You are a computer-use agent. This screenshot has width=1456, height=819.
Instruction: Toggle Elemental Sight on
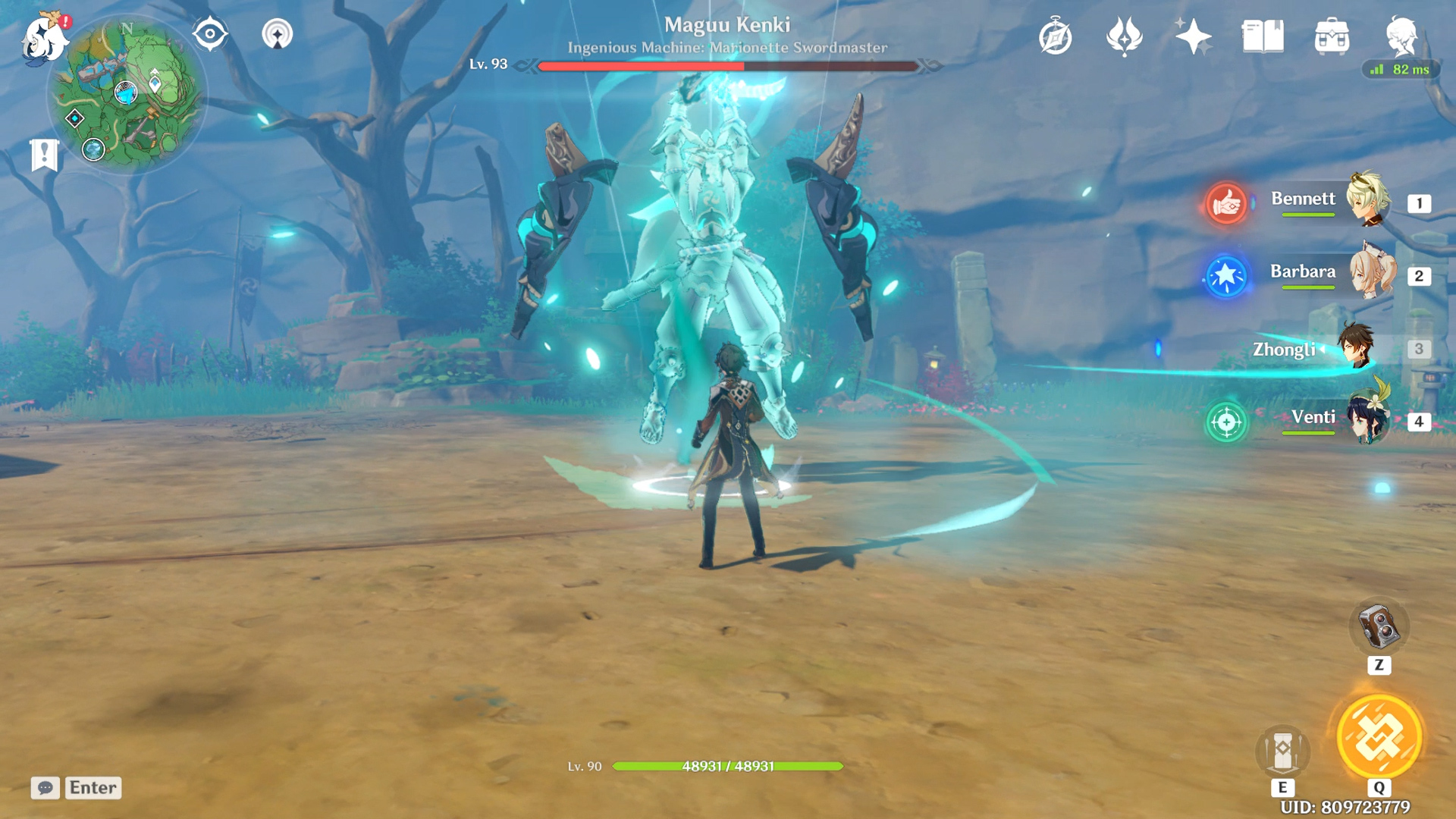coord(209,33)
